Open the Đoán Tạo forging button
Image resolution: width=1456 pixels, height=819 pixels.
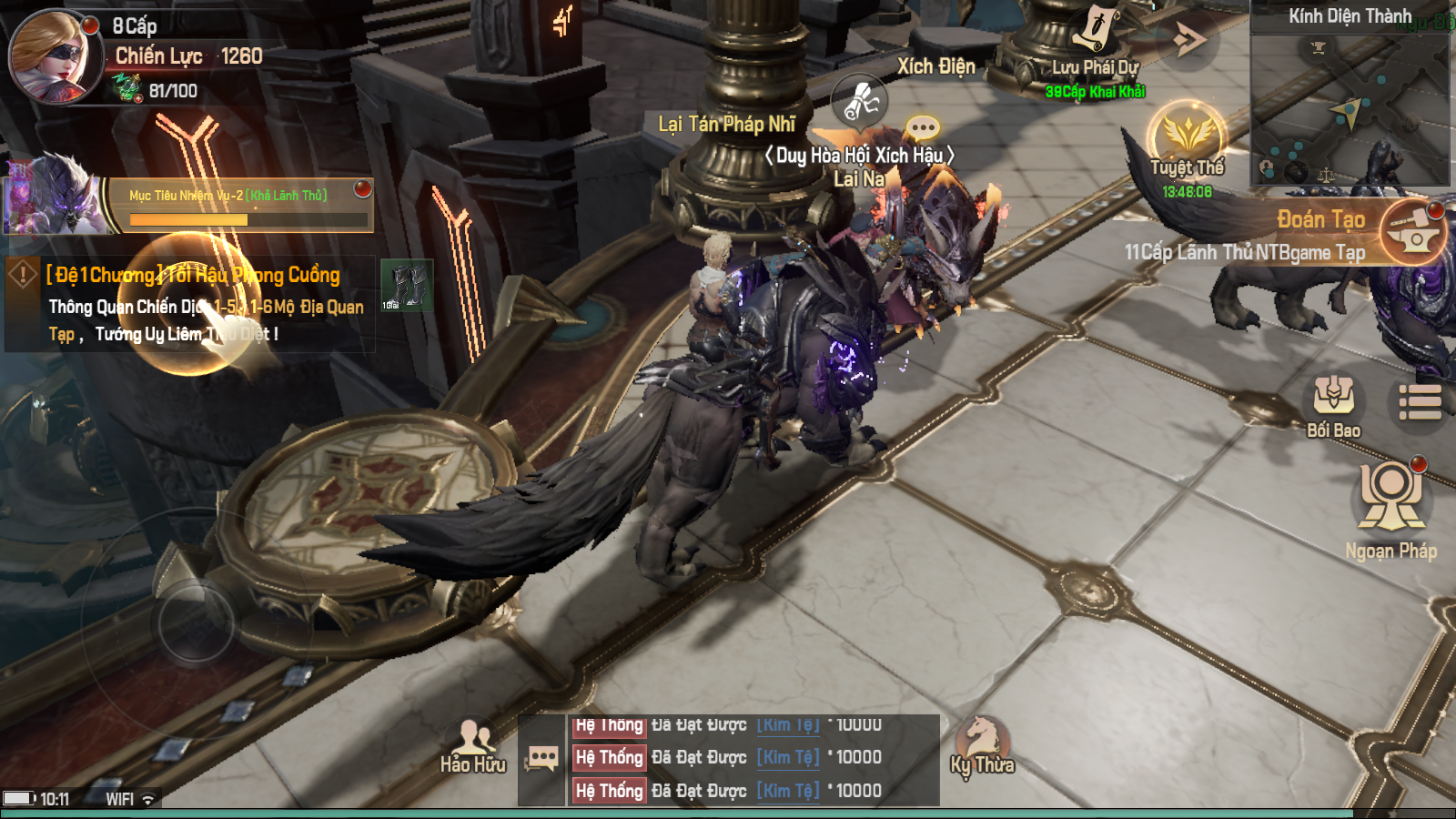1412,232
